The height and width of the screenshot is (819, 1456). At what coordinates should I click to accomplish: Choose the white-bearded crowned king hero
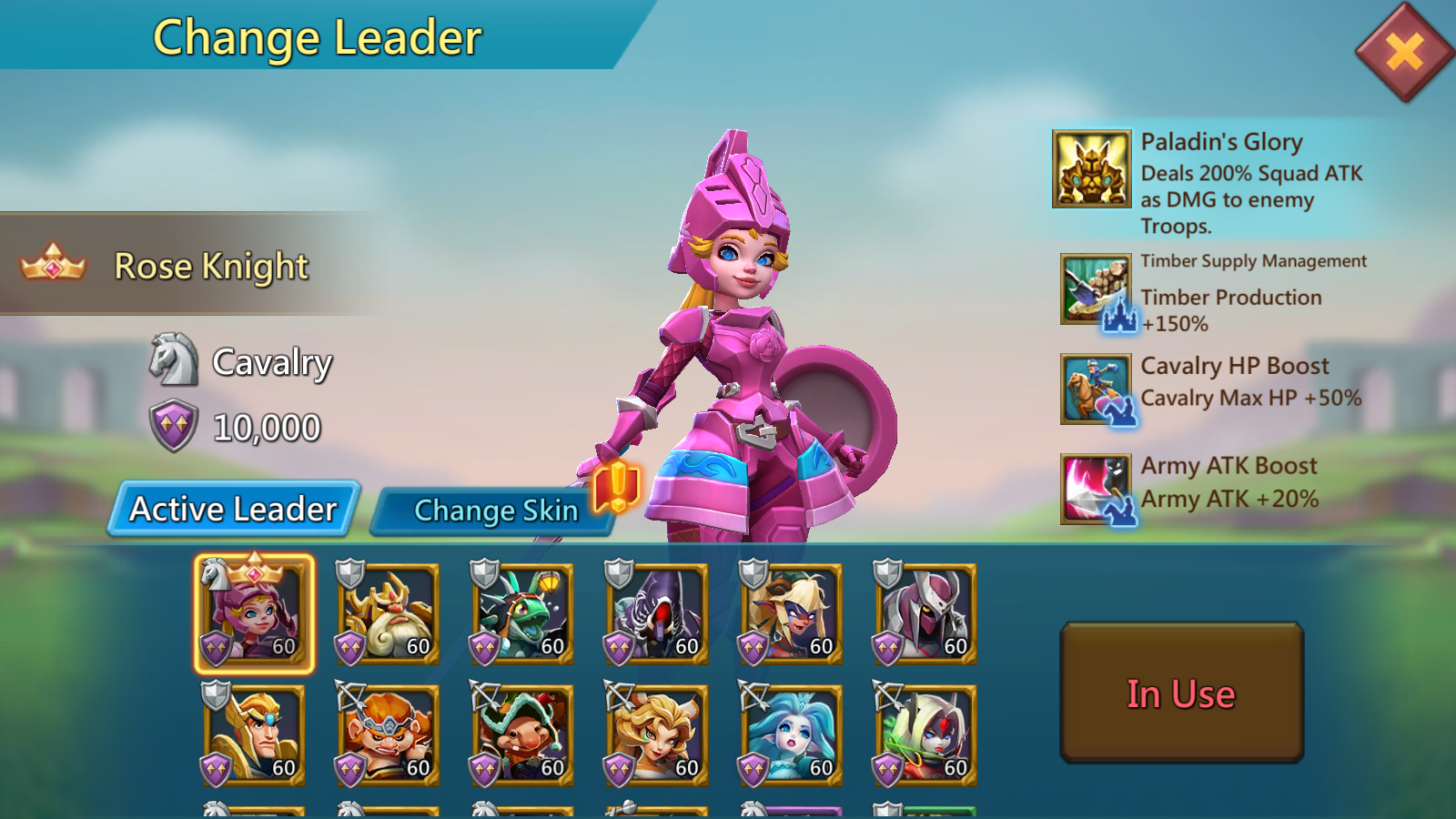[389, 613]
